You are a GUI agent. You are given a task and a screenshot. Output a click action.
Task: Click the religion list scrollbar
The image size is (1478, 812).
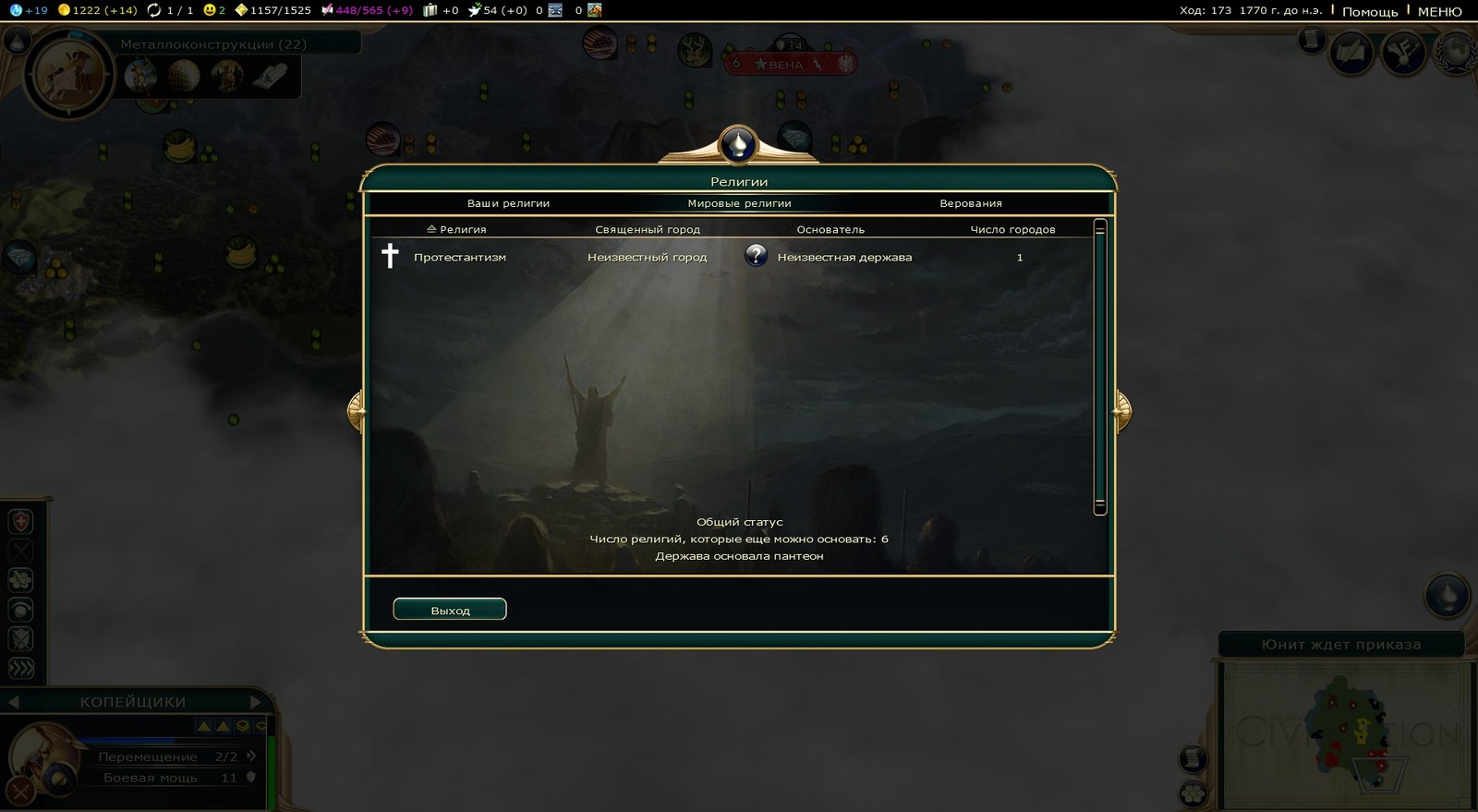(1099, 365)
